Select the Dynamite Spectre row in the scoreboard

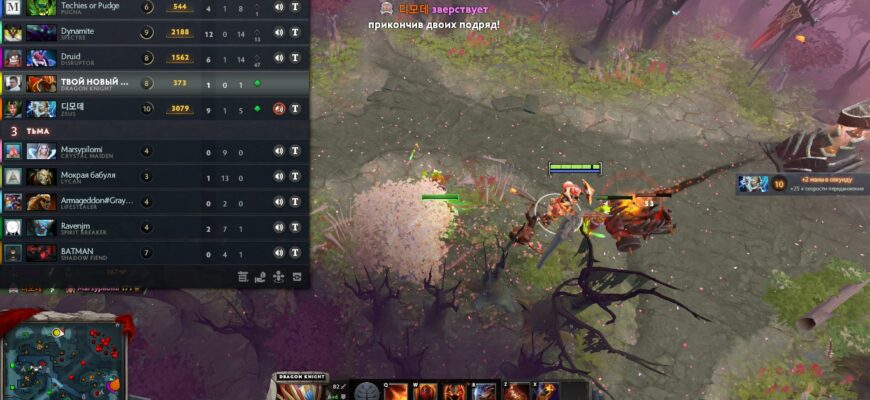pos(150,32)
